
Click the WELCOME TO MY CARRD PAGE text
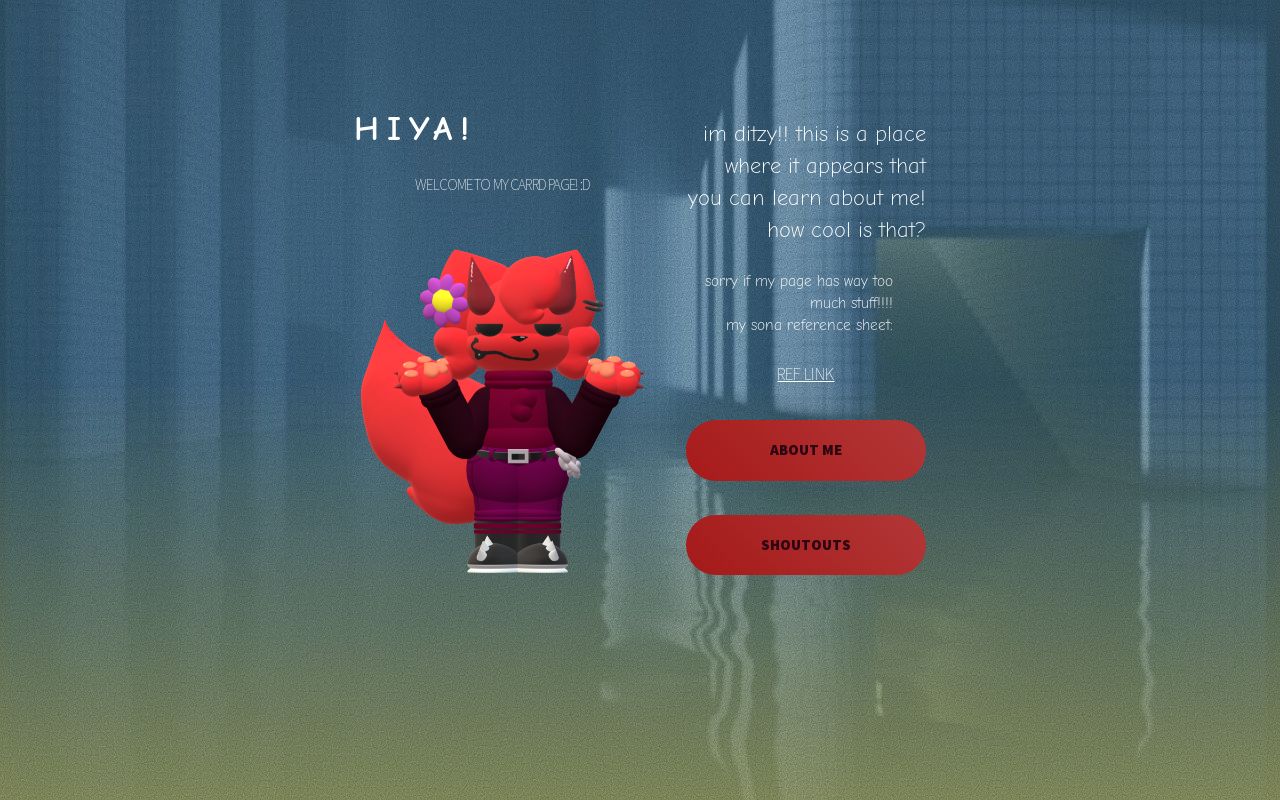click(502, 184)
